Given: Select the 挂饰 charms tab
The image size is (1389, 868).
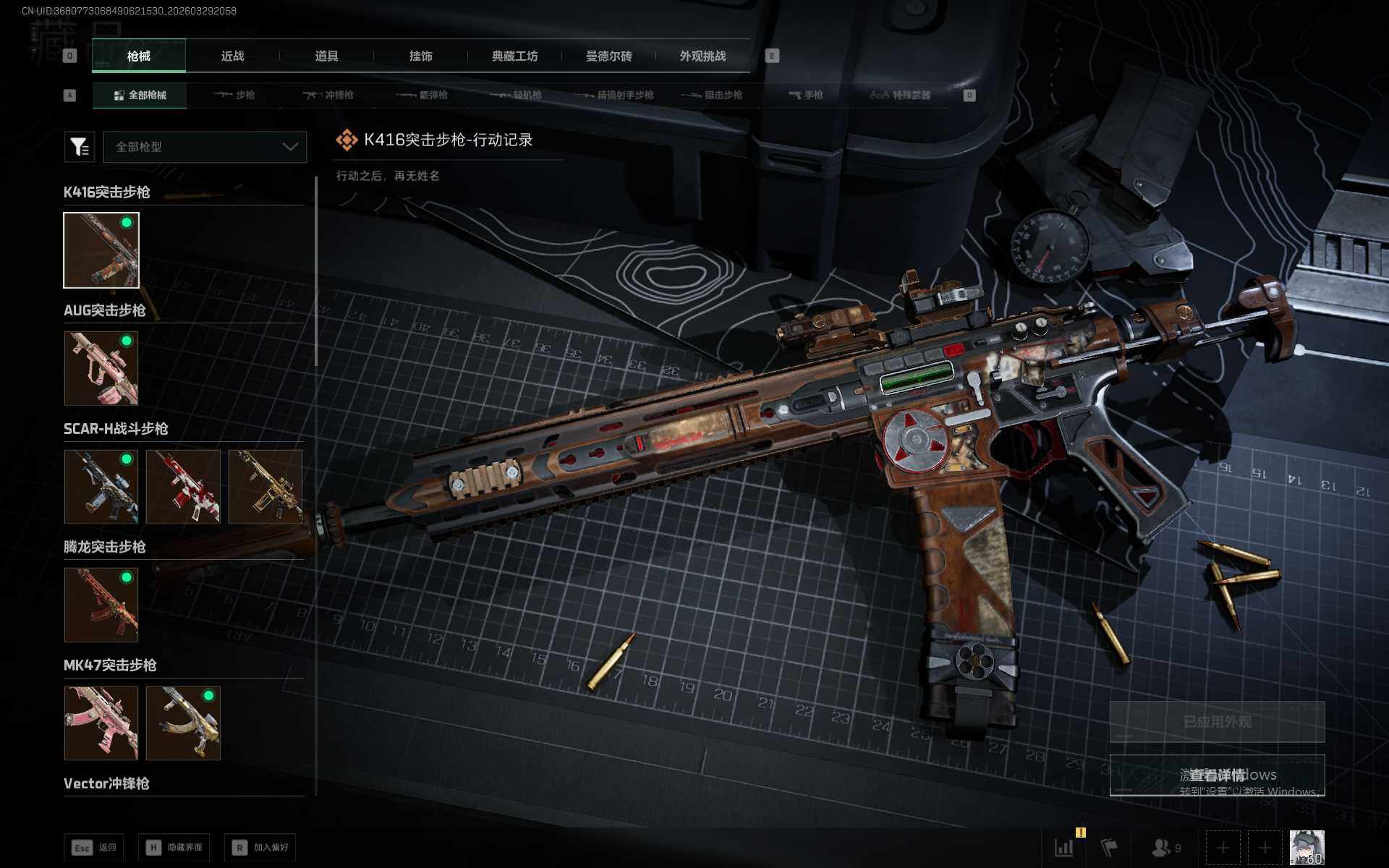Looking at the screenshot, I should click(420, 56).
